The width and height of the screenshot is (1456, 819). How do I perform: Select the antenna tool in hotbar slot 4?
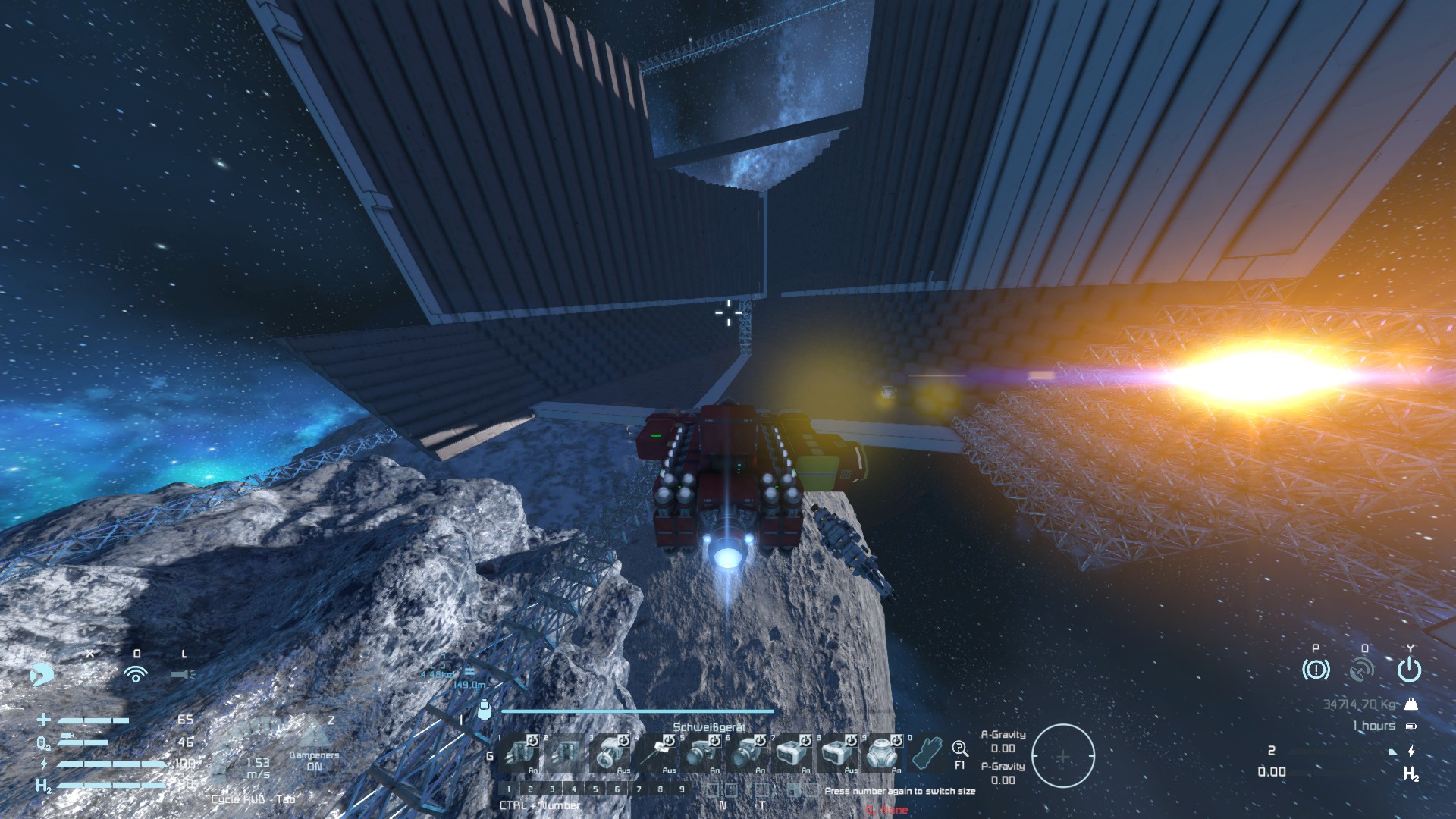tap(656, 752)
